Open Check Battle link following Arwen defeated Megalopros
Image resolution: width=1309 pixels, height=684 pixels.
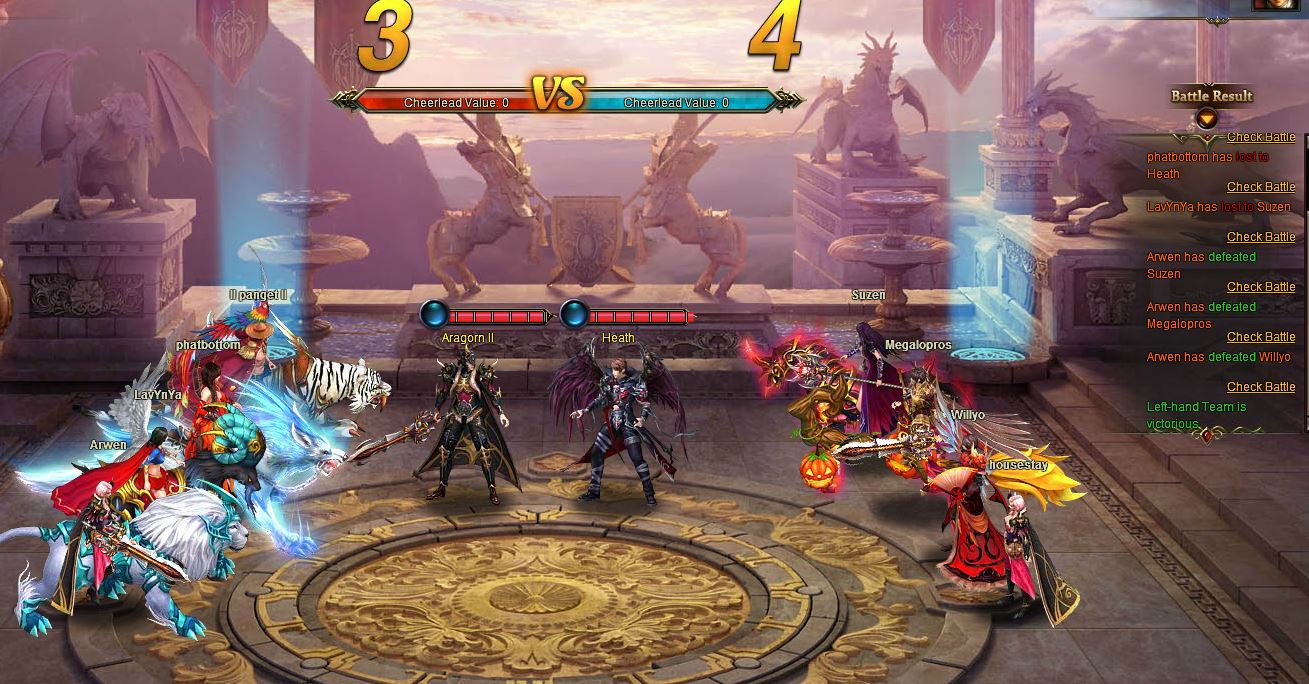point(1260,337)
